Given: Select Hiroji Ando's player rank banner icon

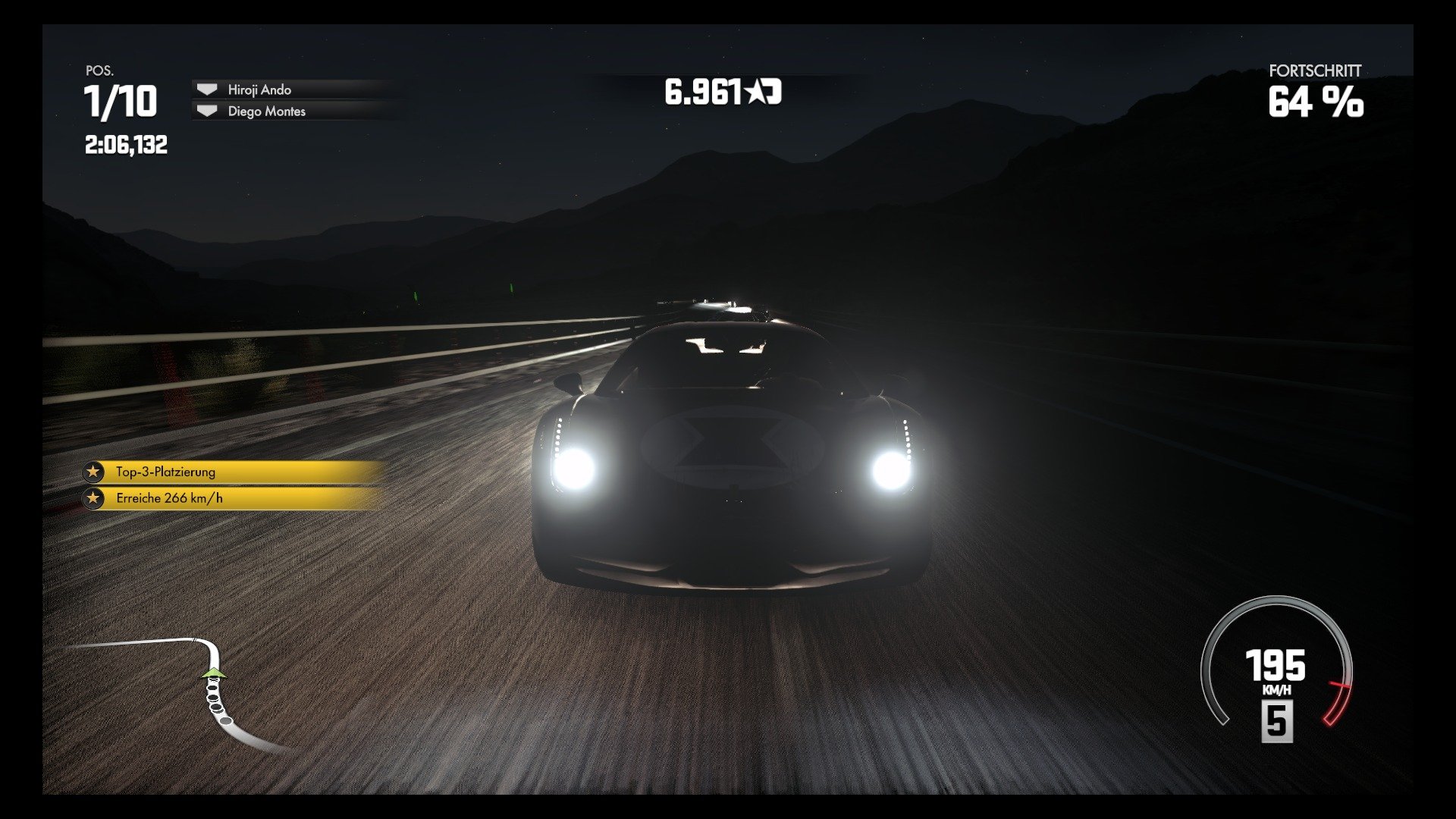Looking at the screenshot, I should click(x=206, y=89).
